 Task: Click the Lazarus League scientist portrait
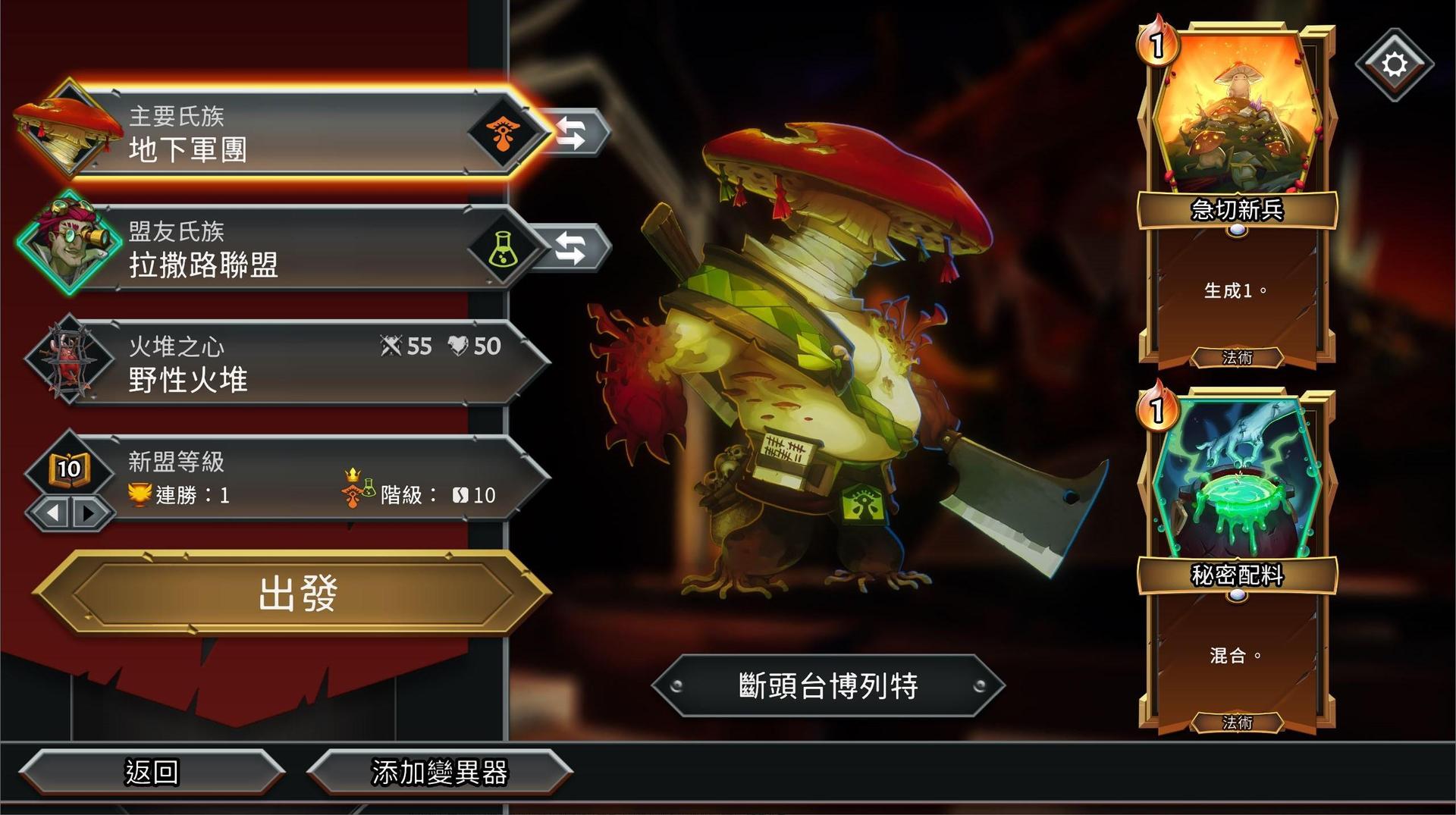coord(67,244)
